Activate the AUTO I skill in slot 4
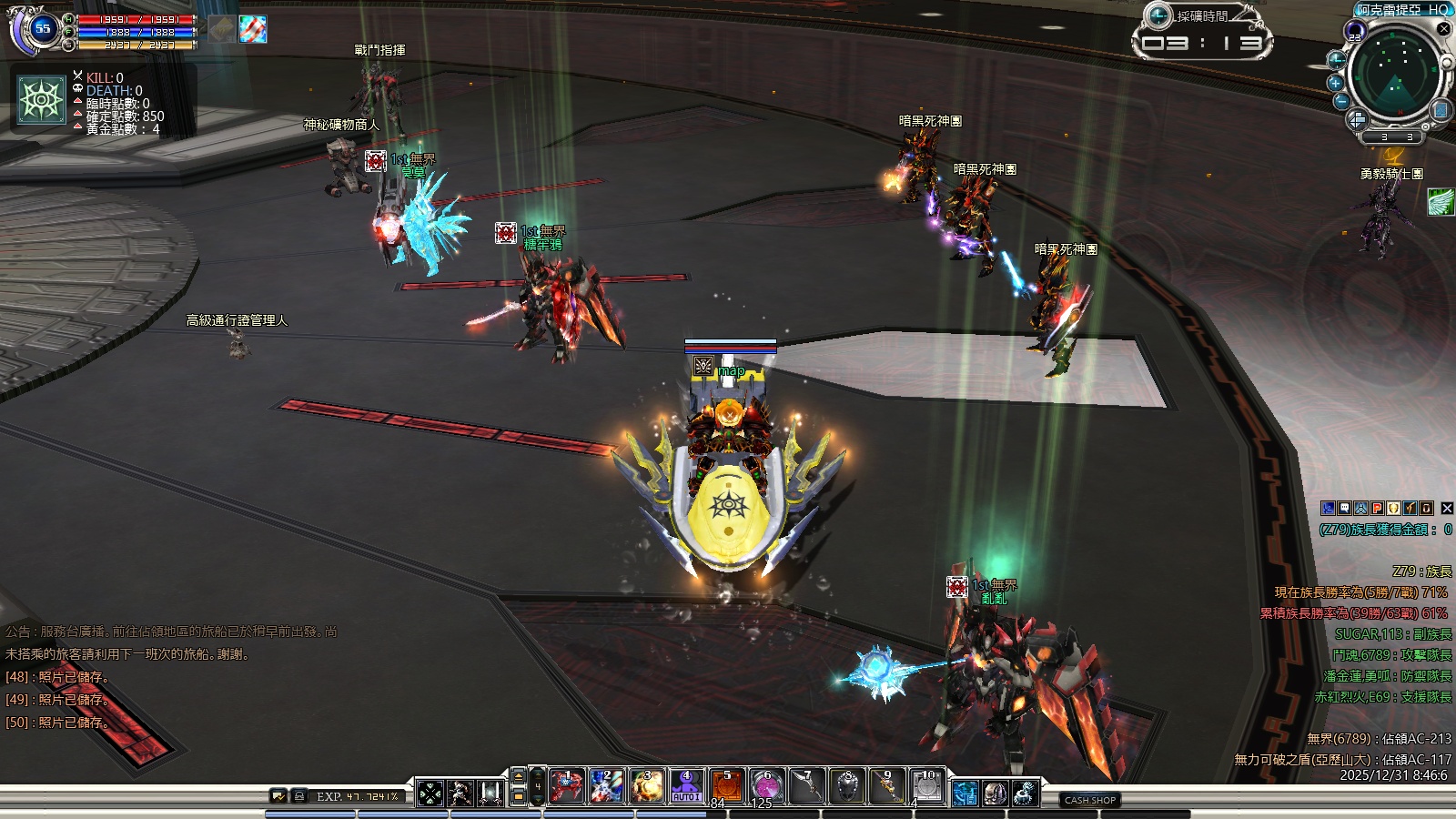Image resolution: width=1456 pixels, height=819 pixels. pos(686,786)
